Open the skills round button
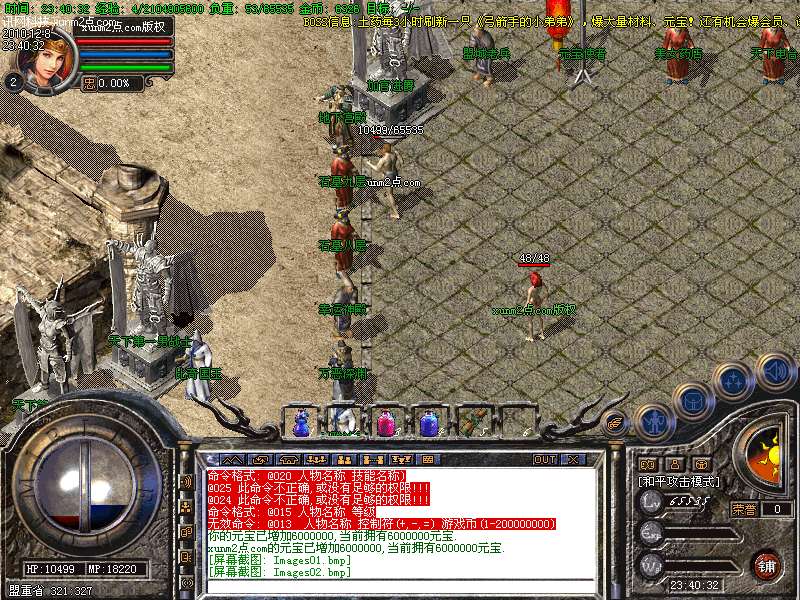The image size is (800, 600). (732, 381)
